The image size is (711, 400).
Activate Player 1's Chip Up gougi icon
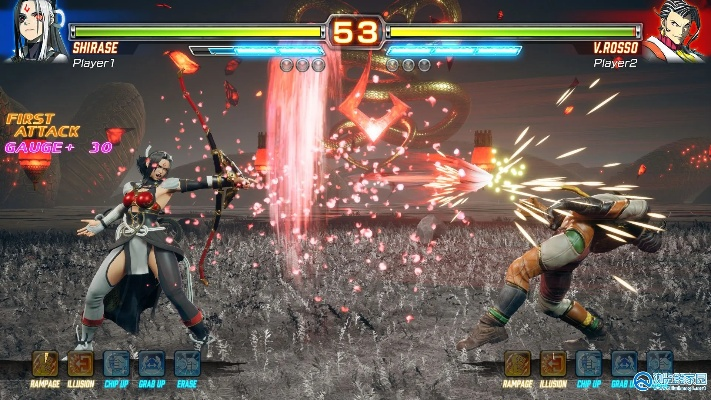coord(117,363)
